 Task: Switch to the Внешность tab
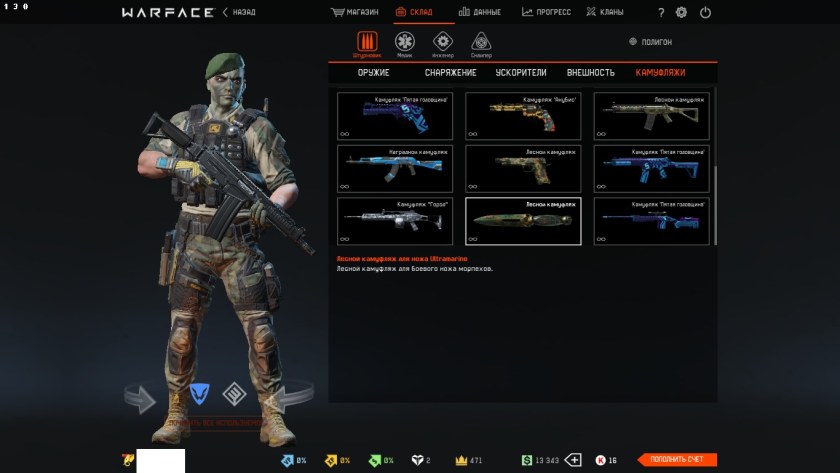tap(590, 73)
